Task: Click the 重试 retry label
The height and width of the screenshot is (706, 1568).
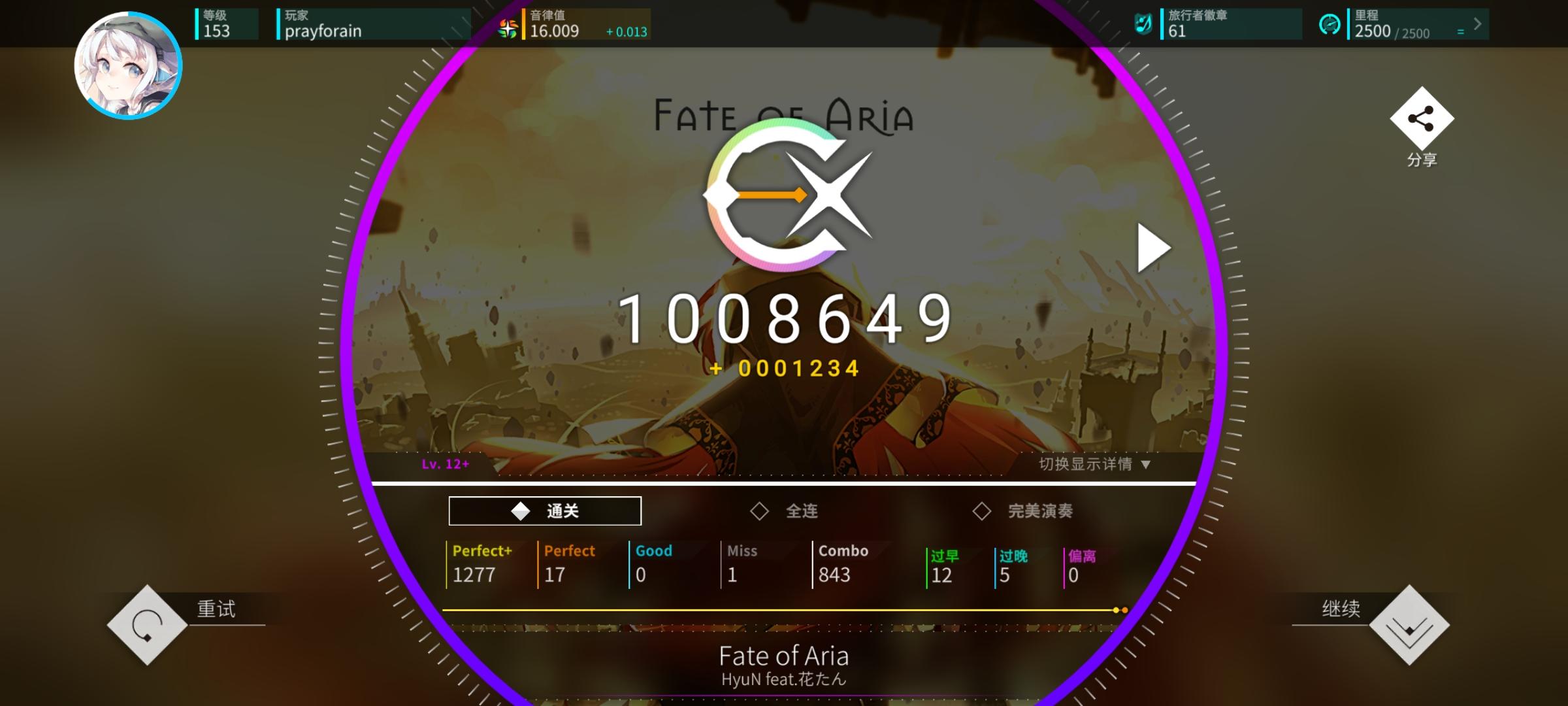Action: [x=216, y=608]
